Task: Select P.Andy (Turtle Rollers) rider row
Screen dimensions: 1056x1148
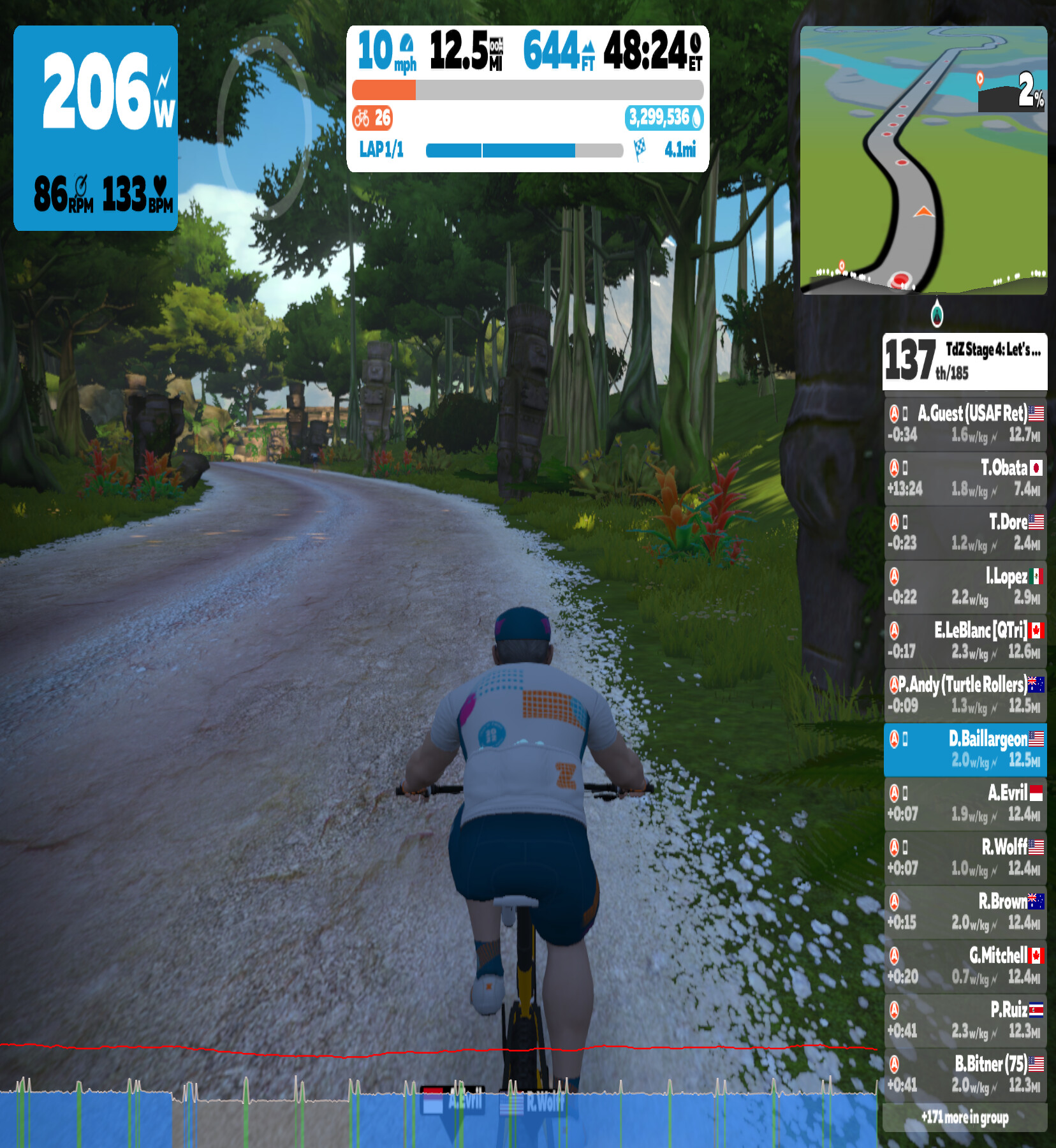Action: tap(965, 695)
